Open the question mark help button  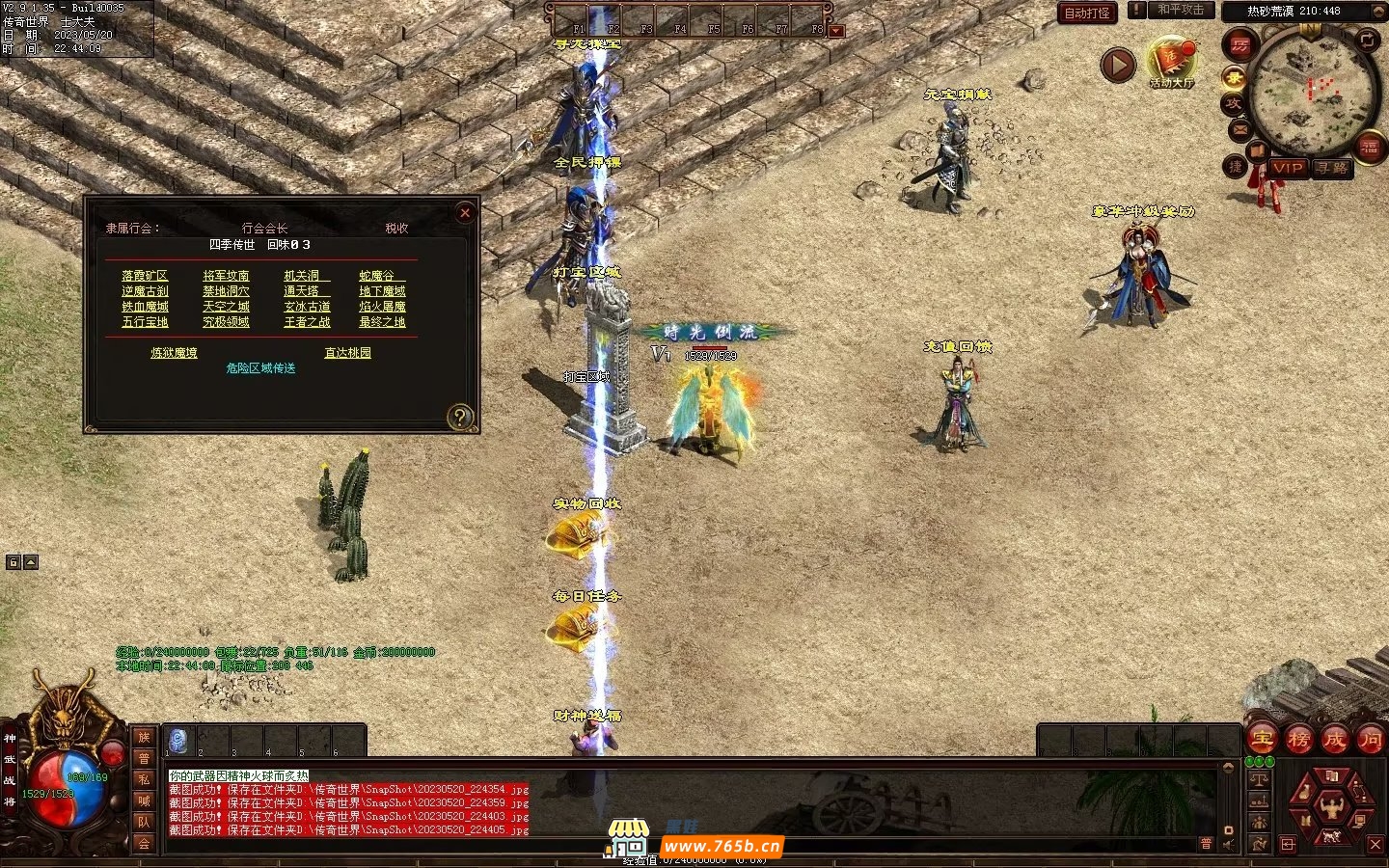[x=460, y=417]
